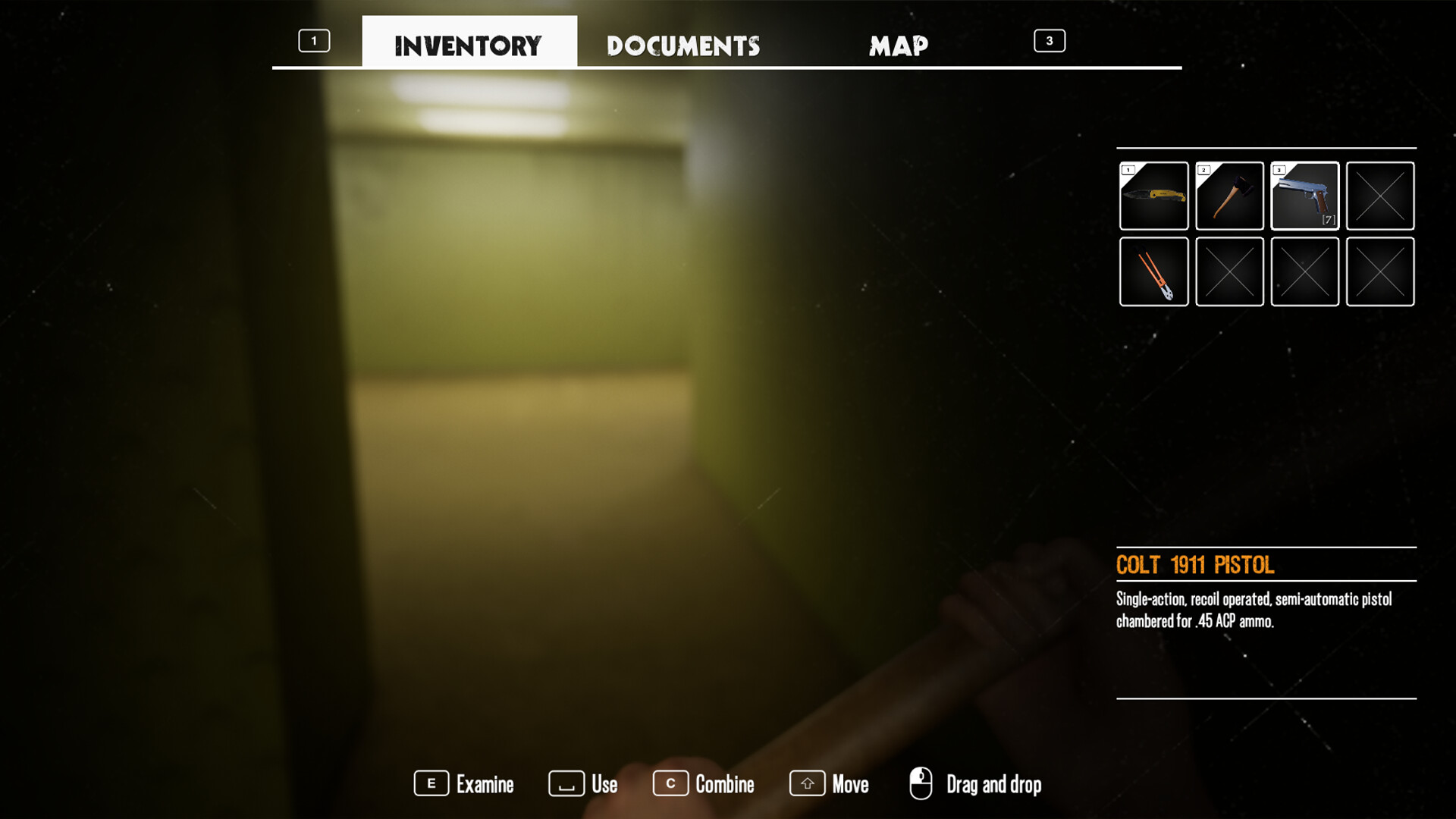Switch to the Documents tab
Viewport: 1456px width, 819px height.
(682, 45)
